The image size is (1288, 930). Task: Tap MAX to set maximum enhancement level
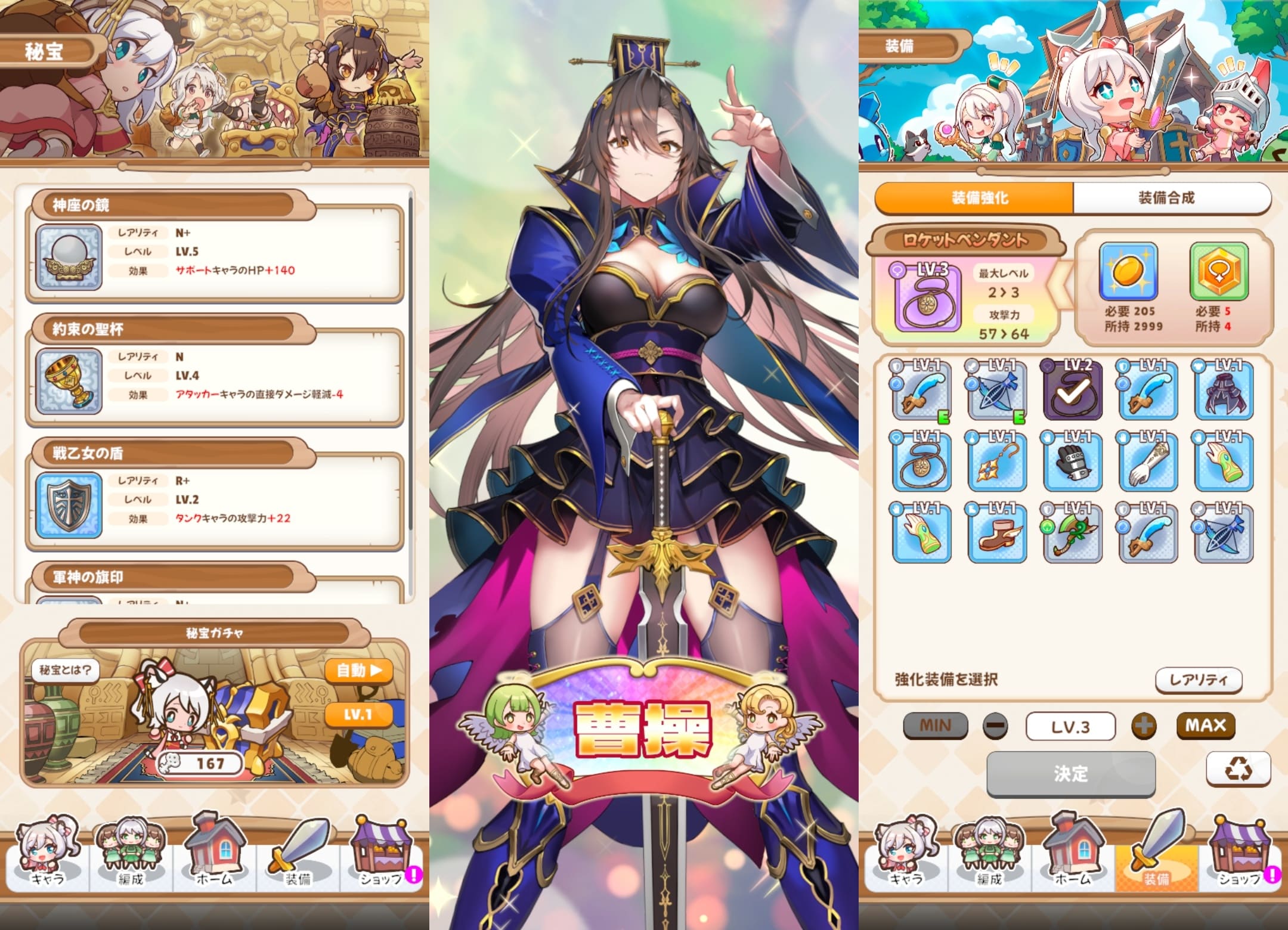(1206, 726)
